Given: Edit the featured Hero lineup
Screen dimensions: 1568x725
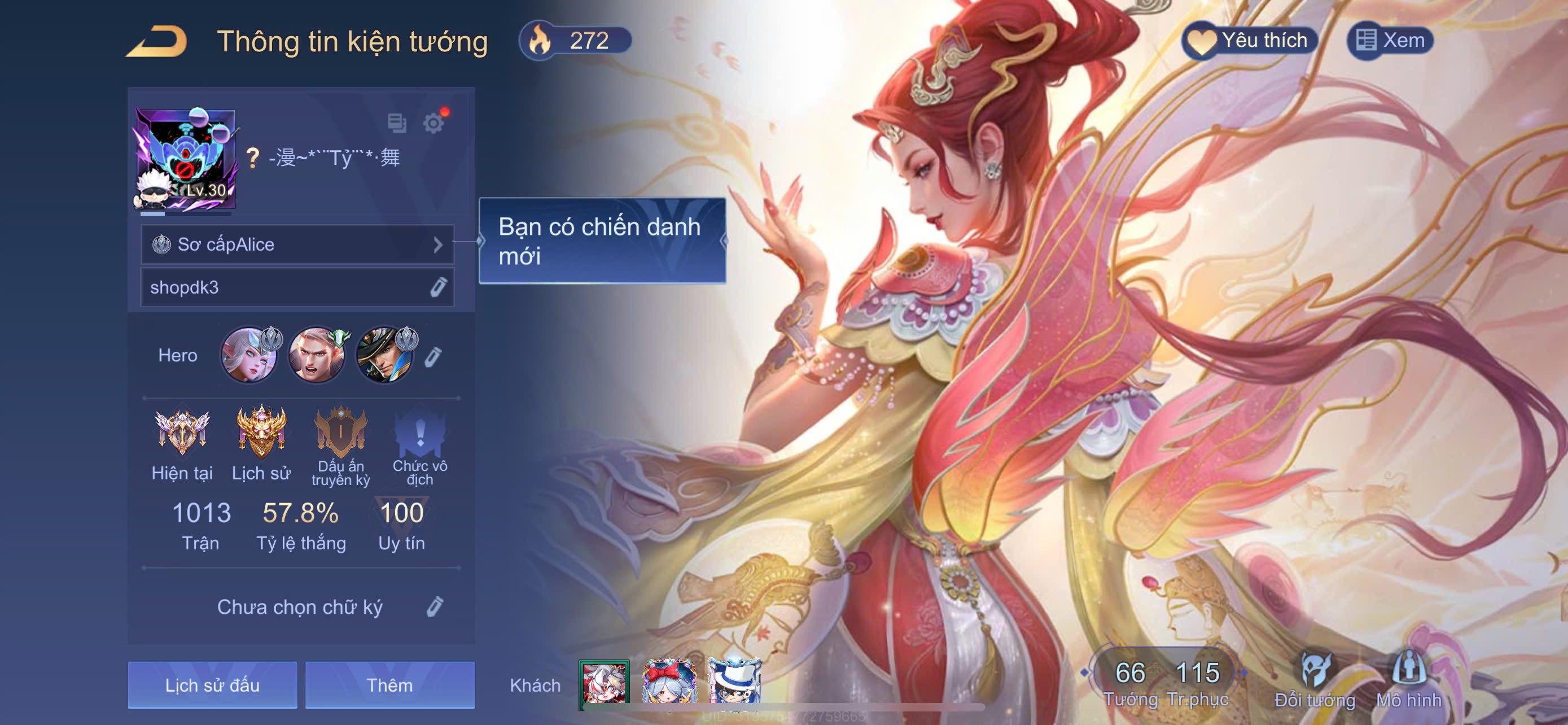Looking at the screenshot, I should coord(433,357).
